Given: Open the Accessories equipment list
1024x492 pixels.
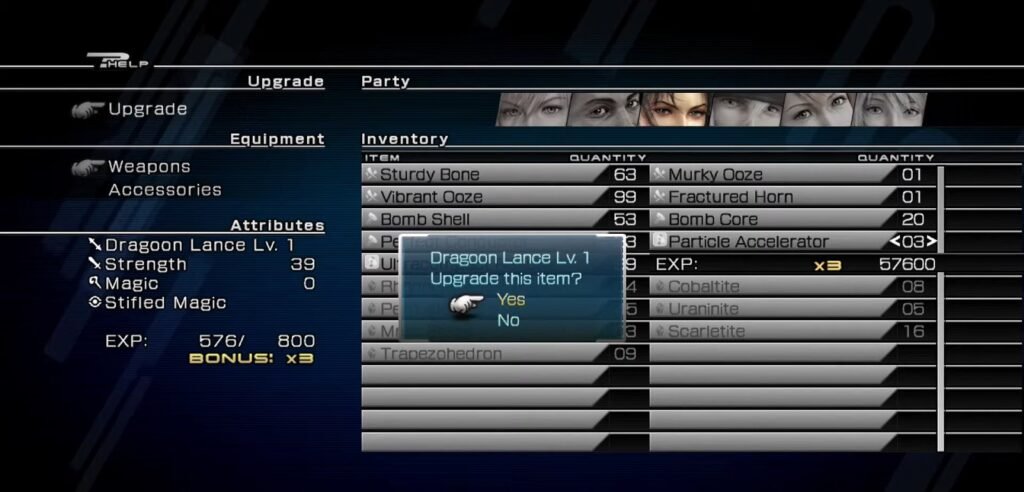Looking at the screenshot, I should pos(165,189).
